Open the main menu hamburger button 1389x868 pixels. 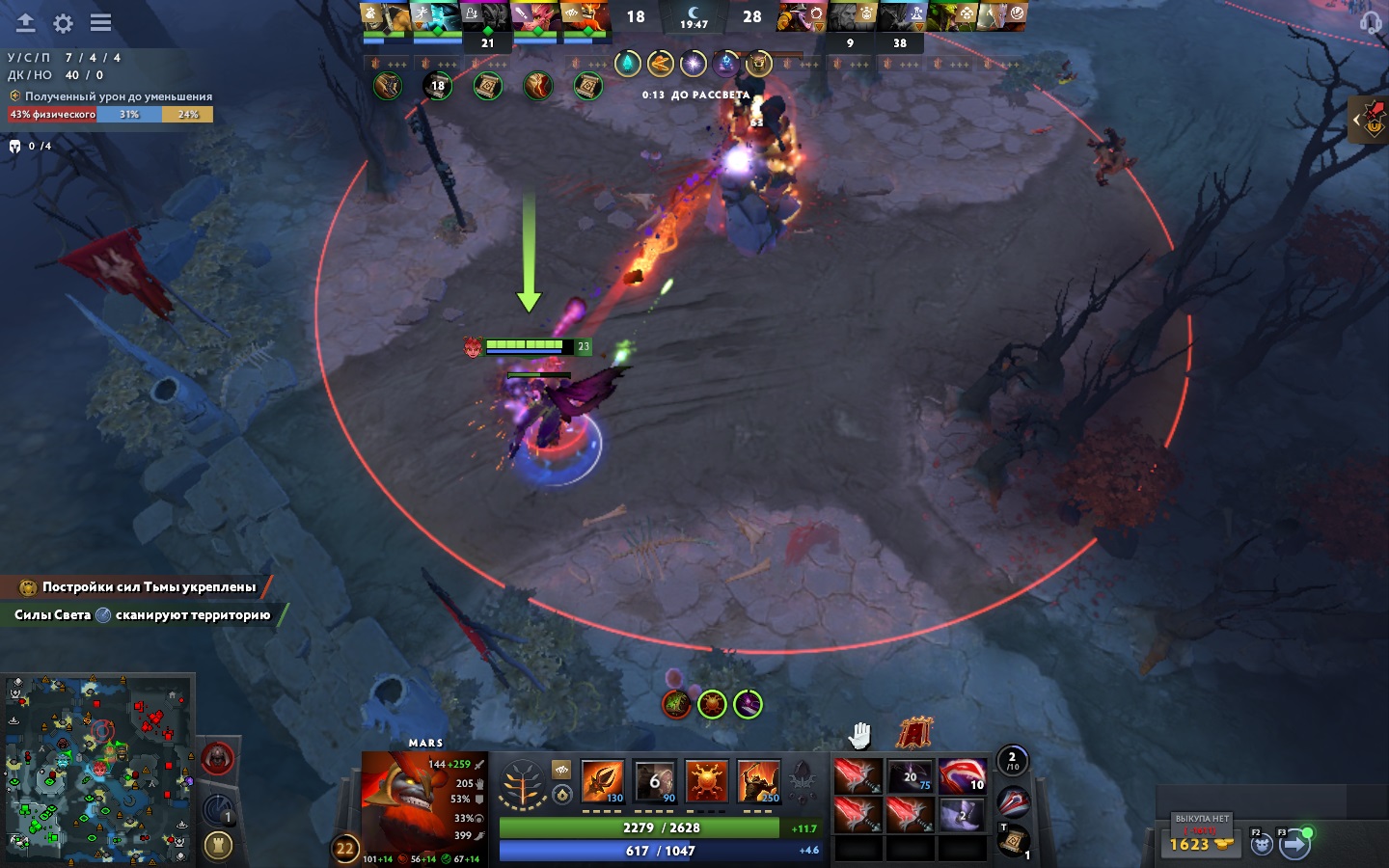[100, 22]
